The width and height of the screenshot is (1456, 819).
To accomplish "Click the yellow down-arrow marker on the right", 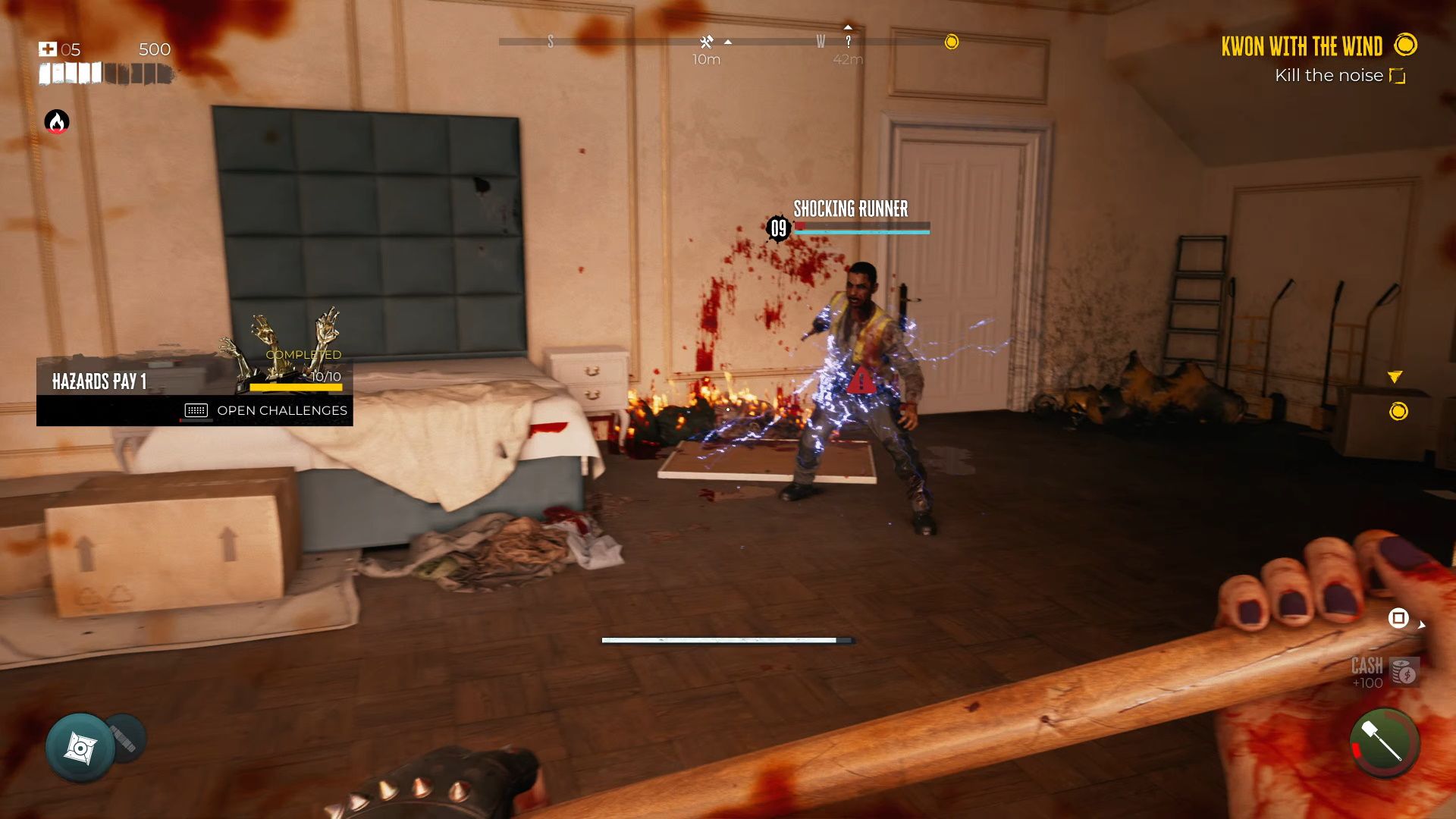I will pos(1395,374).
